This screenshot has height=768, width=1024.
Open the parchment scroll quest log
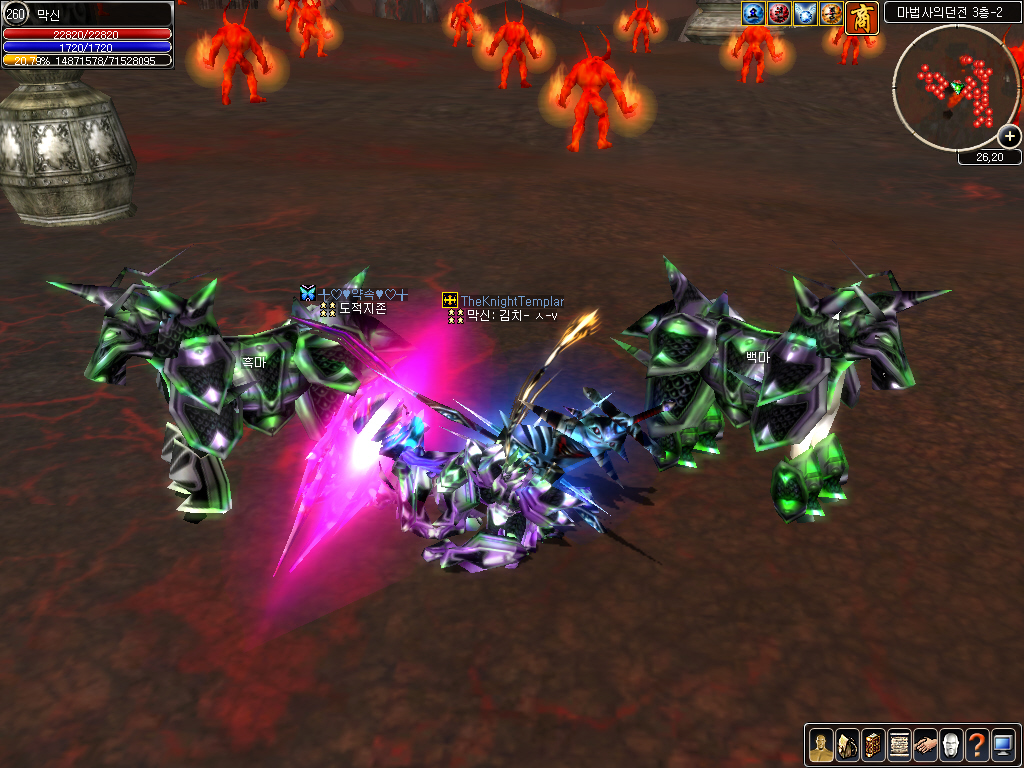pyautogui.click(x=899, y=744)
